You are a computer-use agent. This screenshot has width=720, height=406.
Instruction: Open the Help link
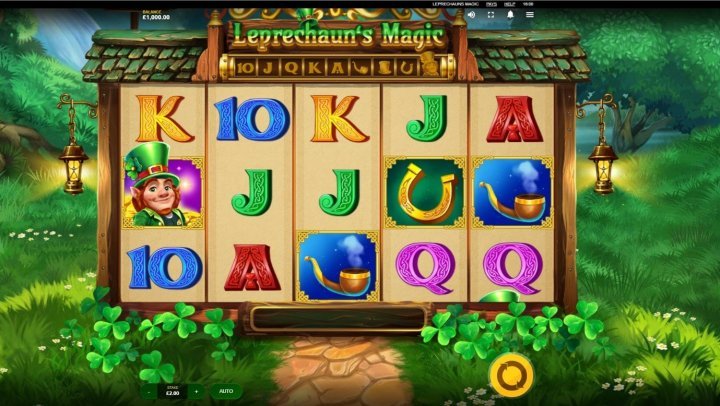tap(510, 4)
